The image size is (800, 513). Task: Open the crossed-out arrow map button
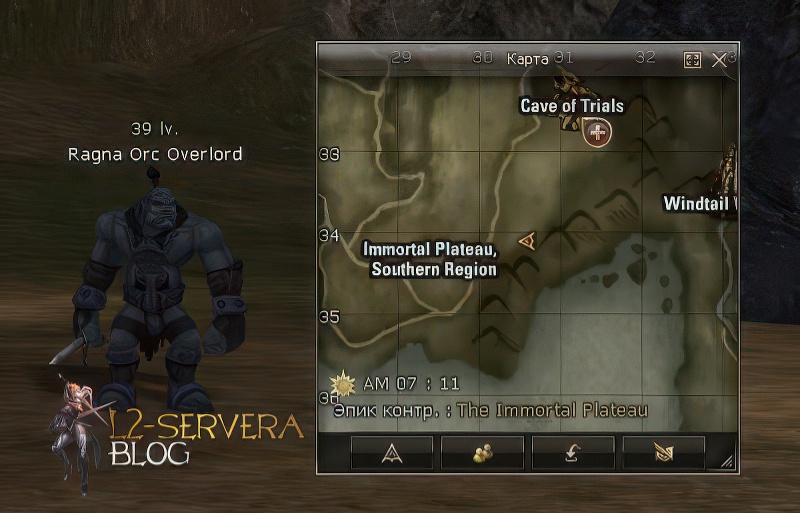point(663,452)
